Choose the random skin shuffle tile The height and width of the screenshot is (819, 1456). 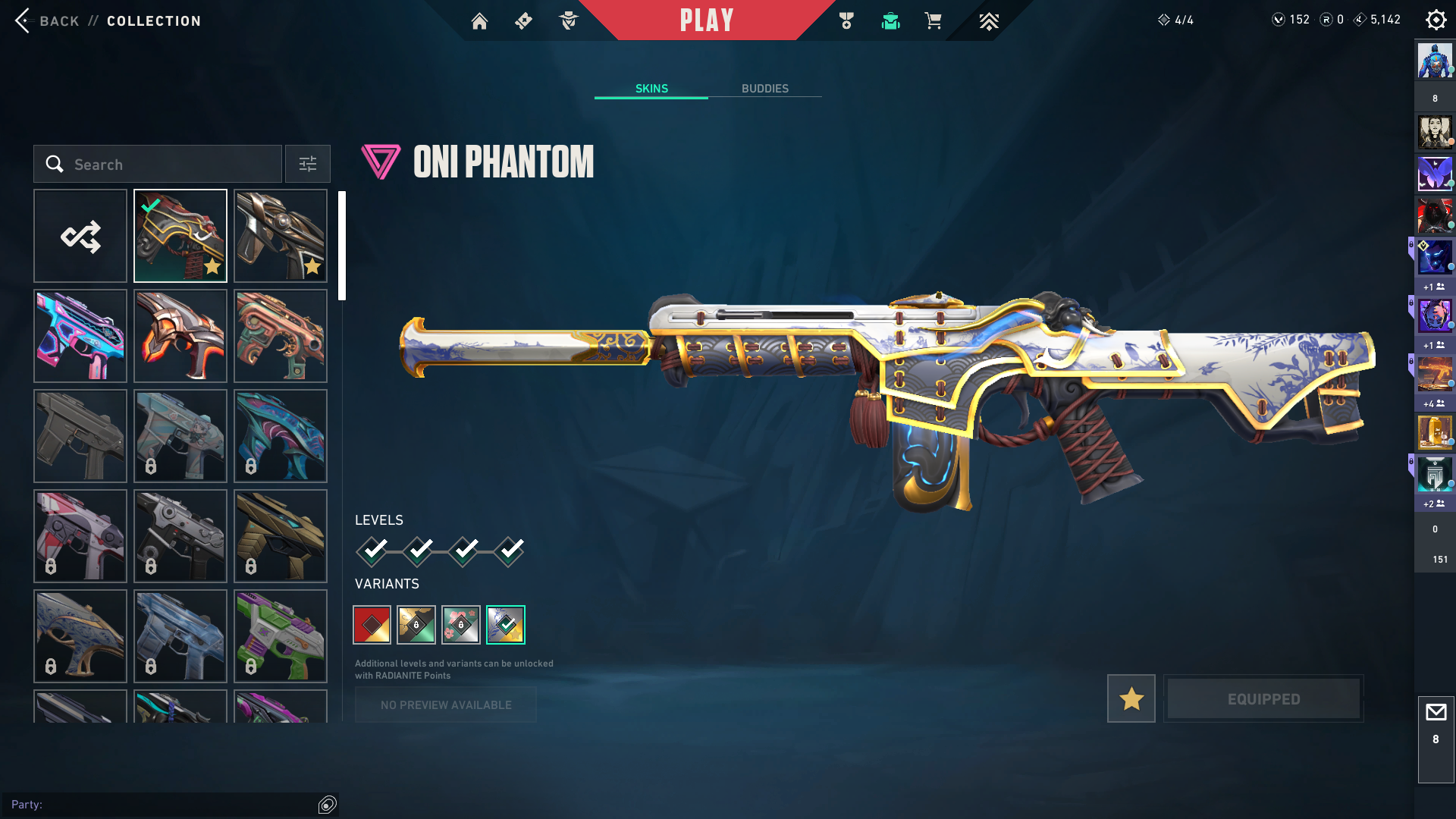pos(80,237)
